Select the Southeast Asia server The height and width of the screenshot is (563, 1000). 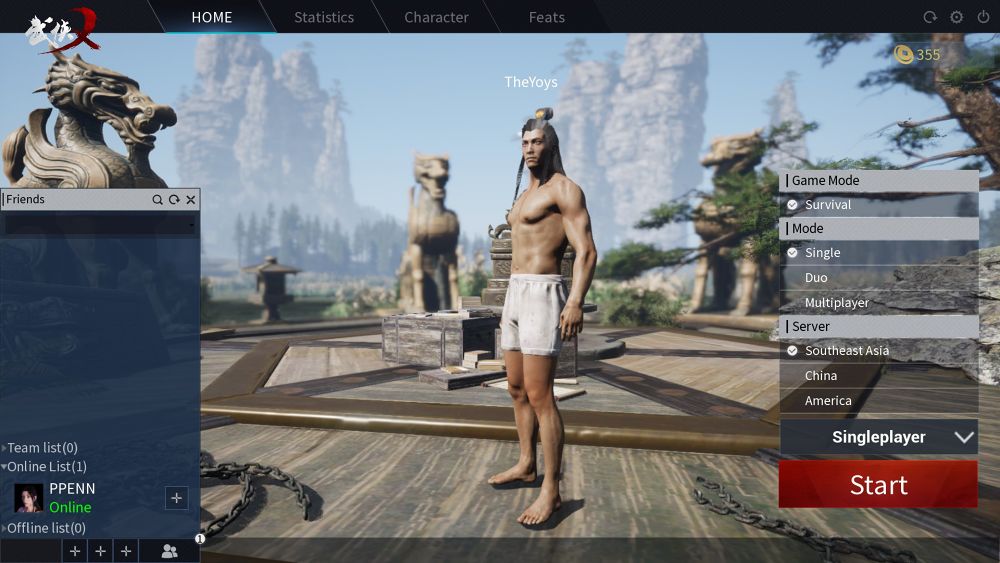tap(846, 351)
